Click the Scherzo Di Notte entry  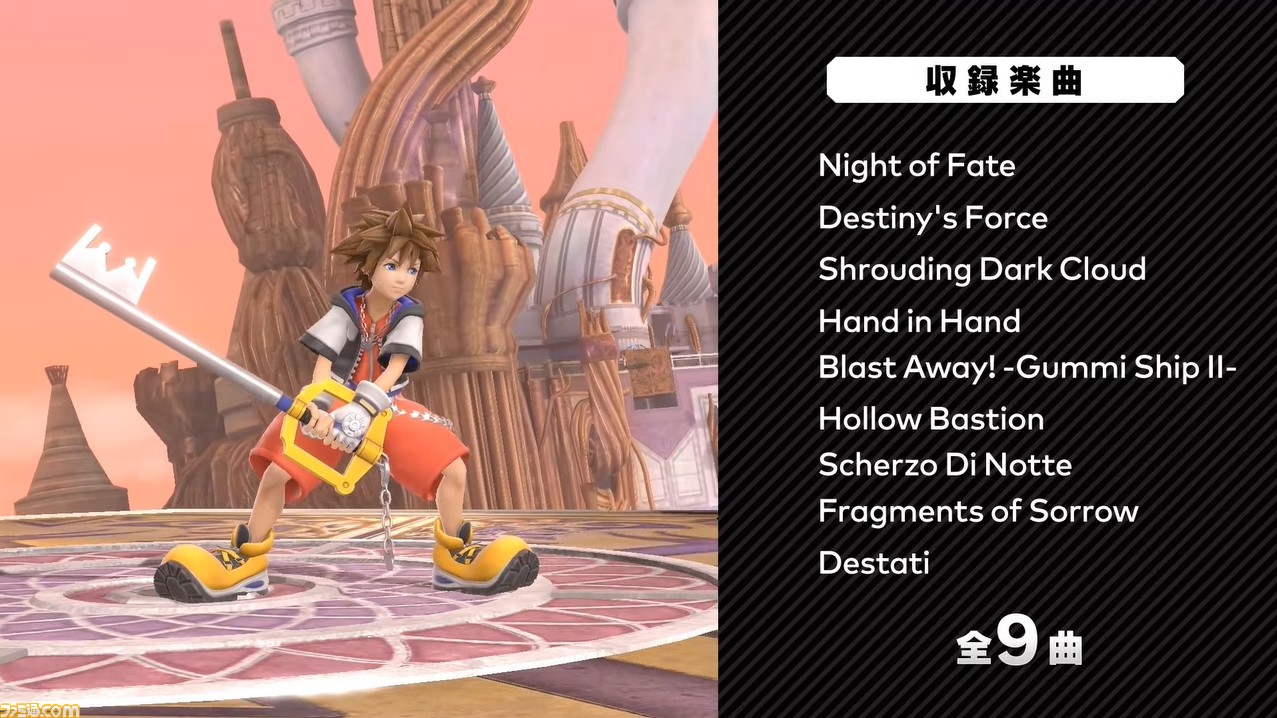pyautogui.click(x=944, y=464)
